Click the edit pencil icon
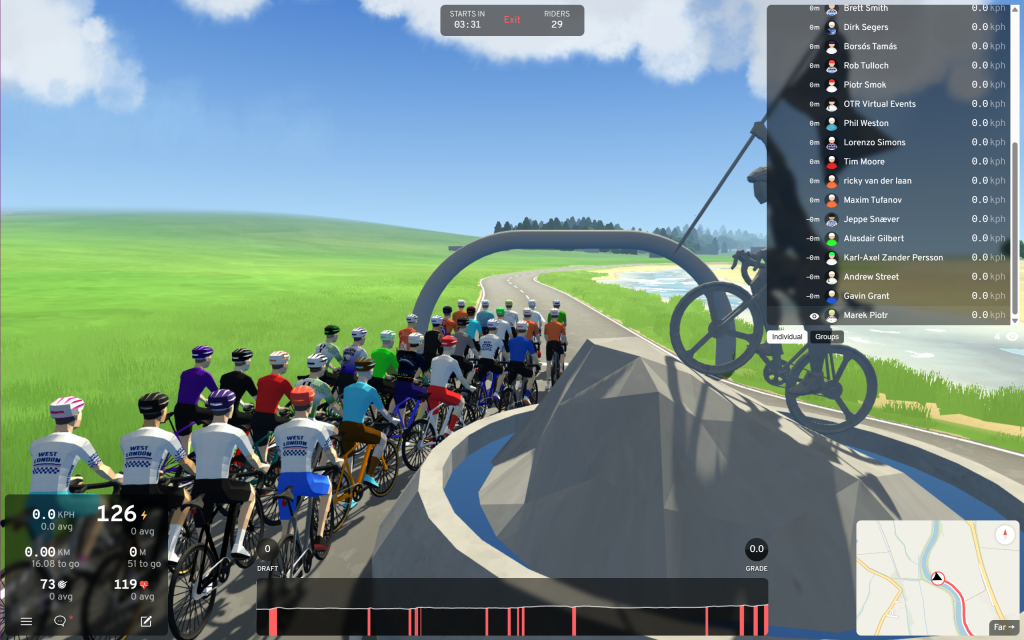1024x640 pixels. pyautogui.click(x=146, y=621)
